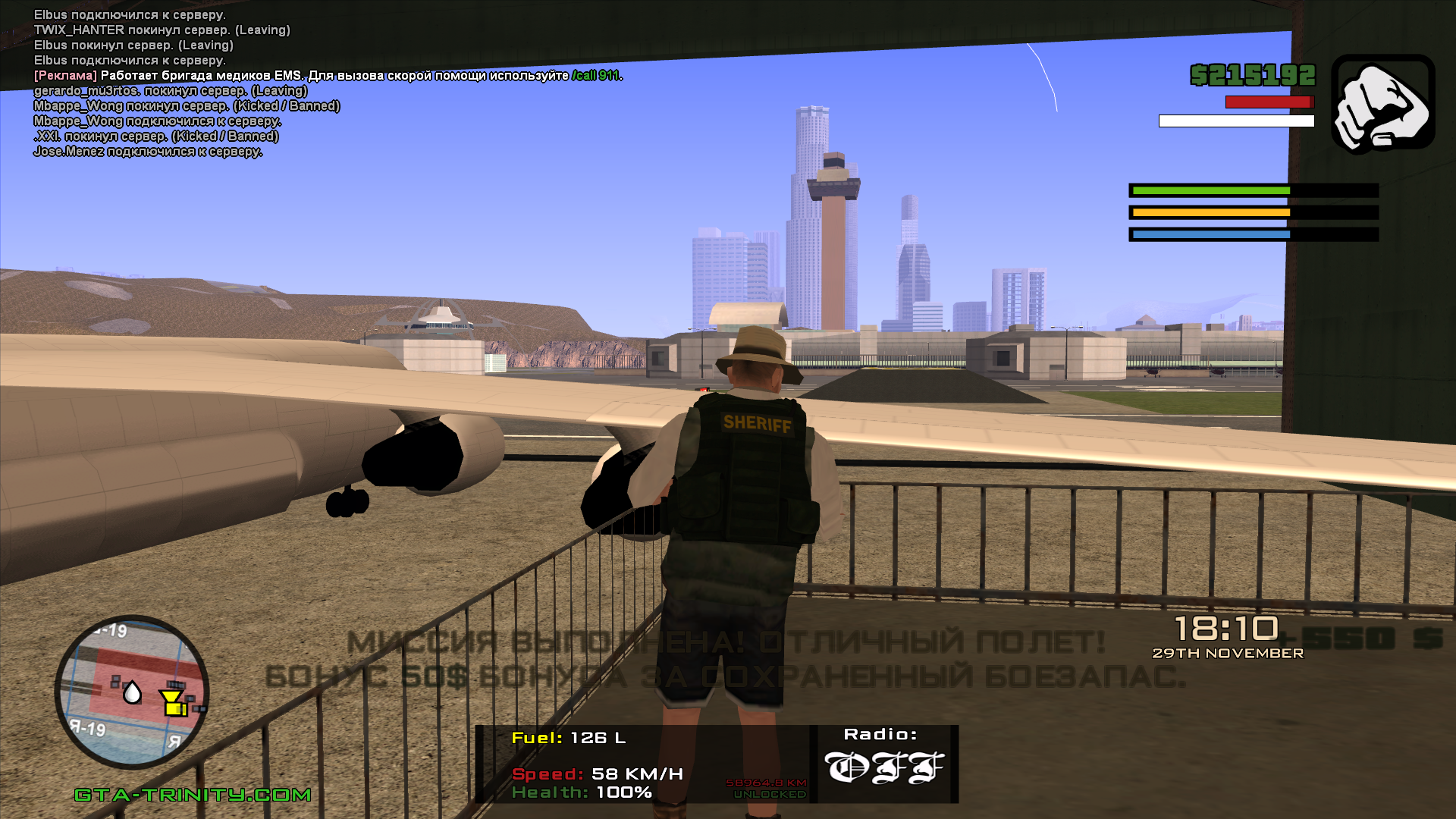The width and height of the screenshot is (1456, 819).
Task: Click the GTA-TRINITY.COM server logo
Action: tap(193, 795)
